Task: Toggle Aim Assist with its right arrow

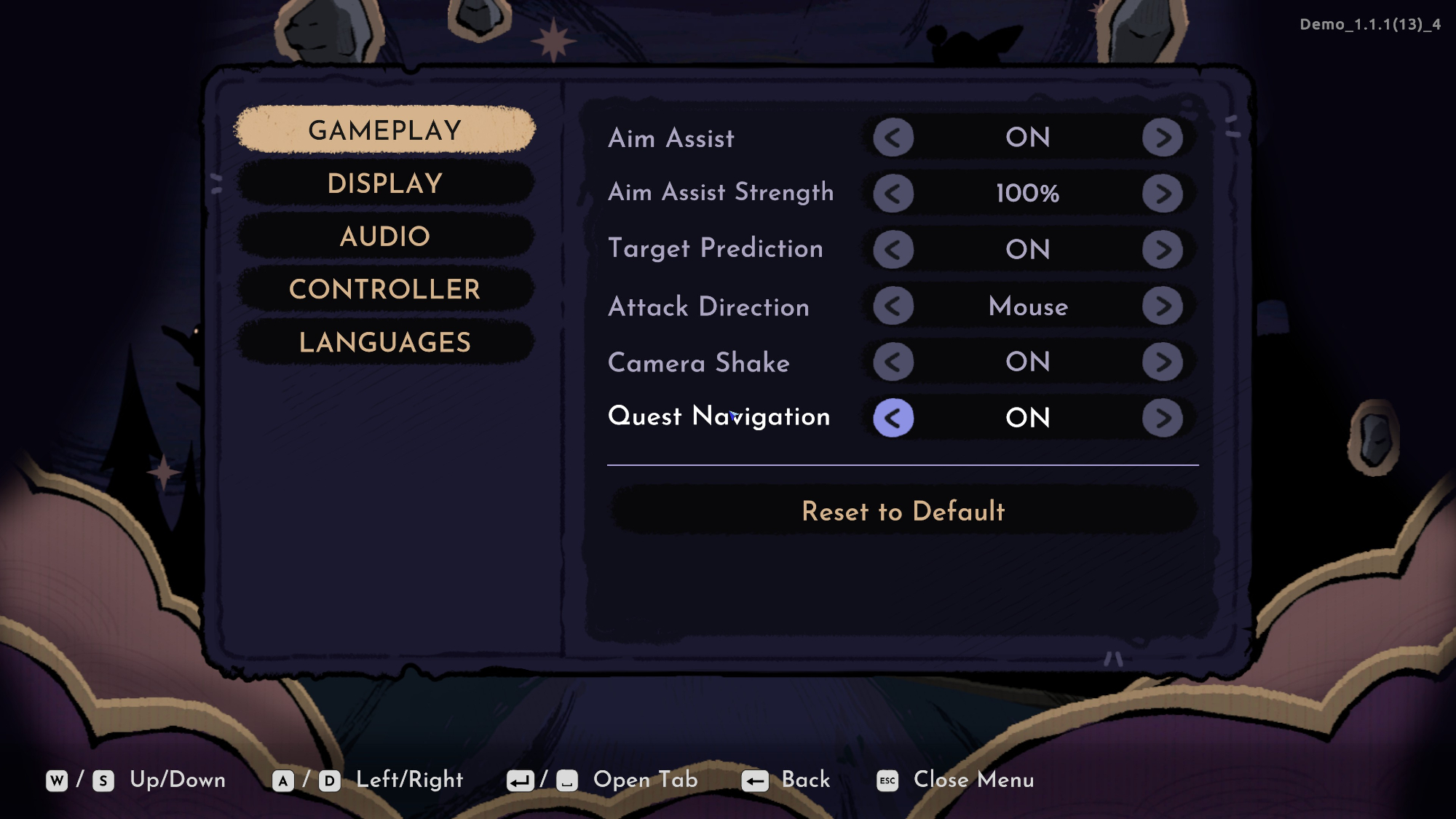Action: pyautogui.click(x=1162, y=138)
